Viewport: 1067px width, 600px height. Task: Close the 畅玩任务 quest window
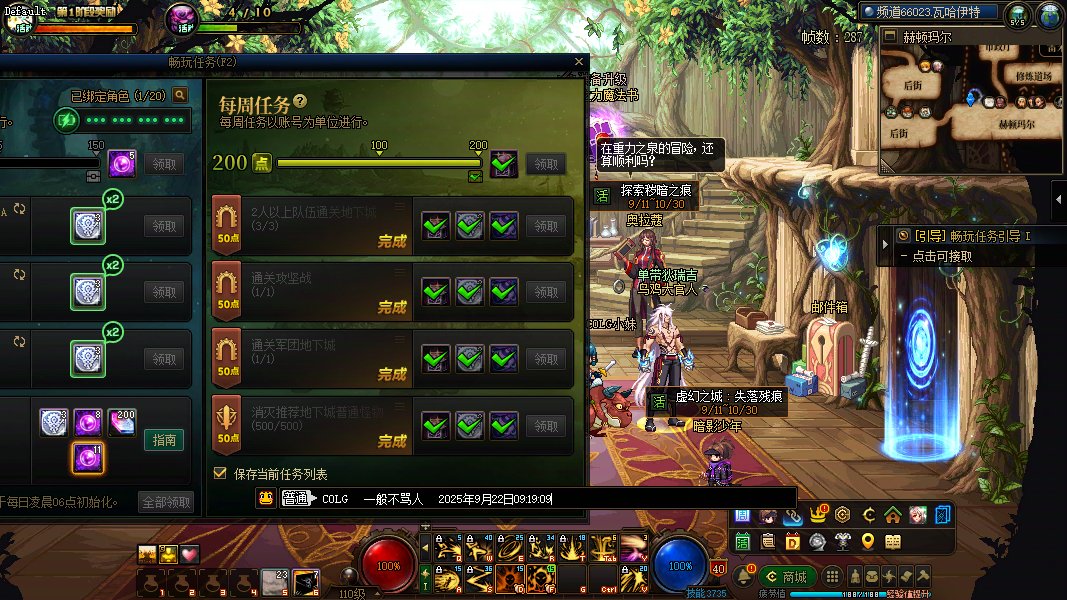578,62
